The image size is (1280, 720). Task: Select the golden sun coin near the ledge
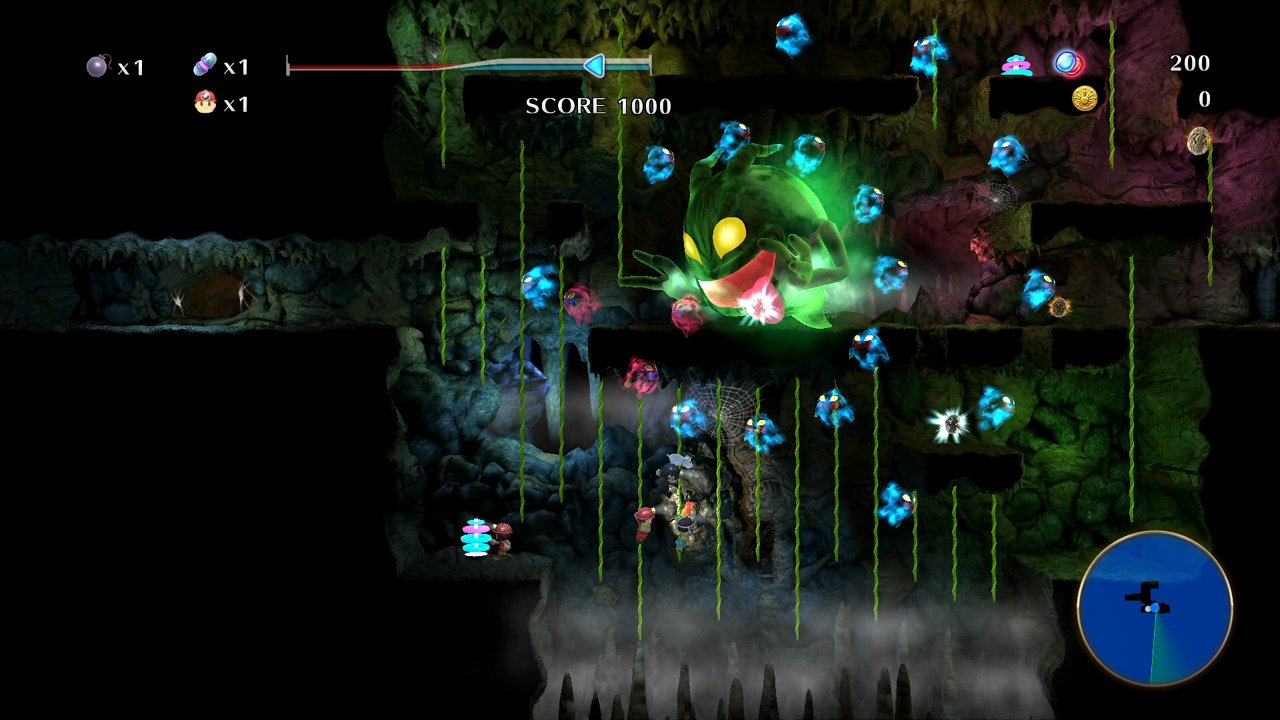(x=1085, y=99)
